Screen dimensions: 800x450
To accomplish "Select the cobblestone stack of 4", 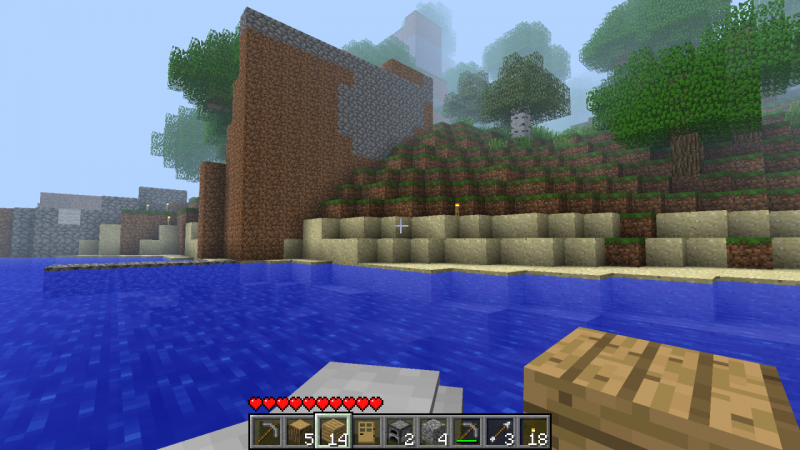I will (x=432, y=431).
